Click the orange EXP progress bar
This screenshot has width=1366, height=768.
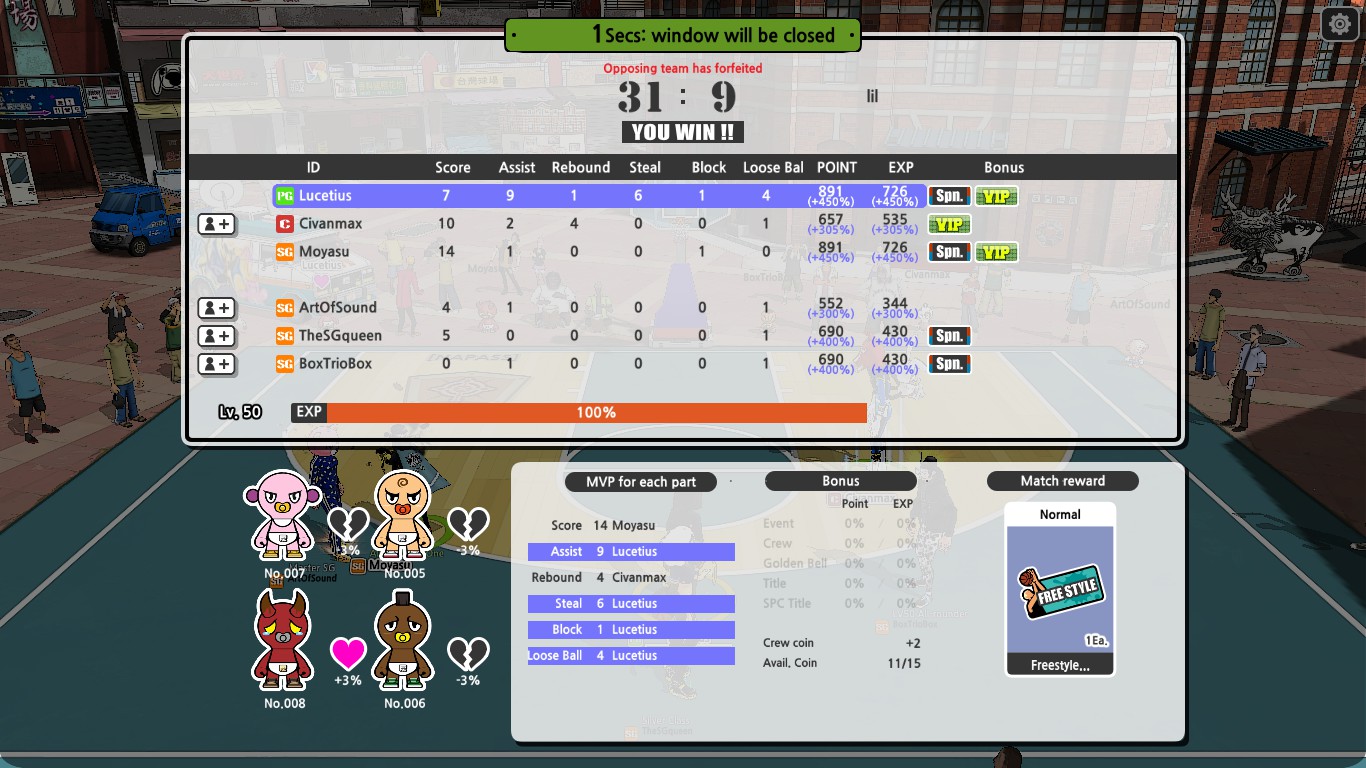point(595,412)
